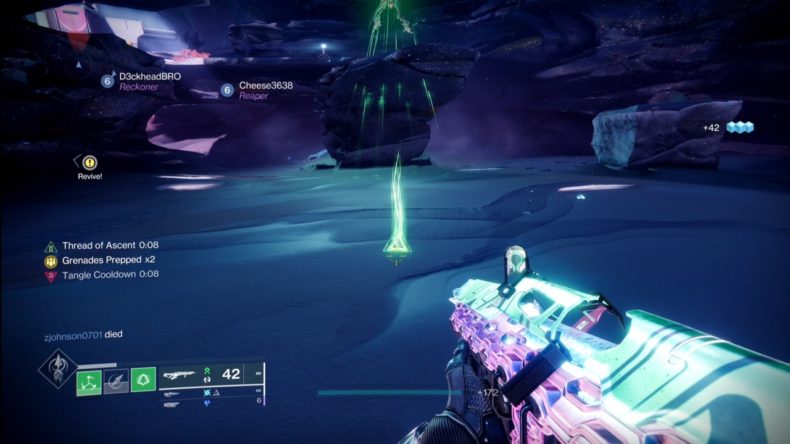Select the Revive marker for fallen teammate
The image size is (790, 444).
coord(90,162)
